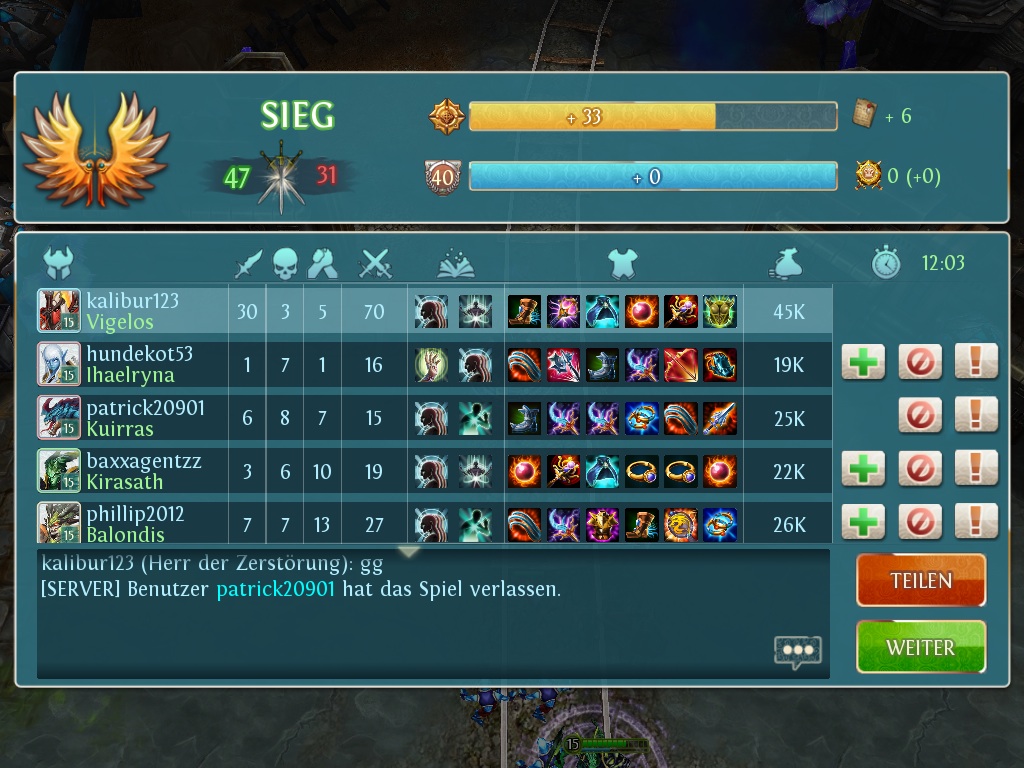Share the result via TEILEN
This screenshot has width=1024, height=768.
921,580
